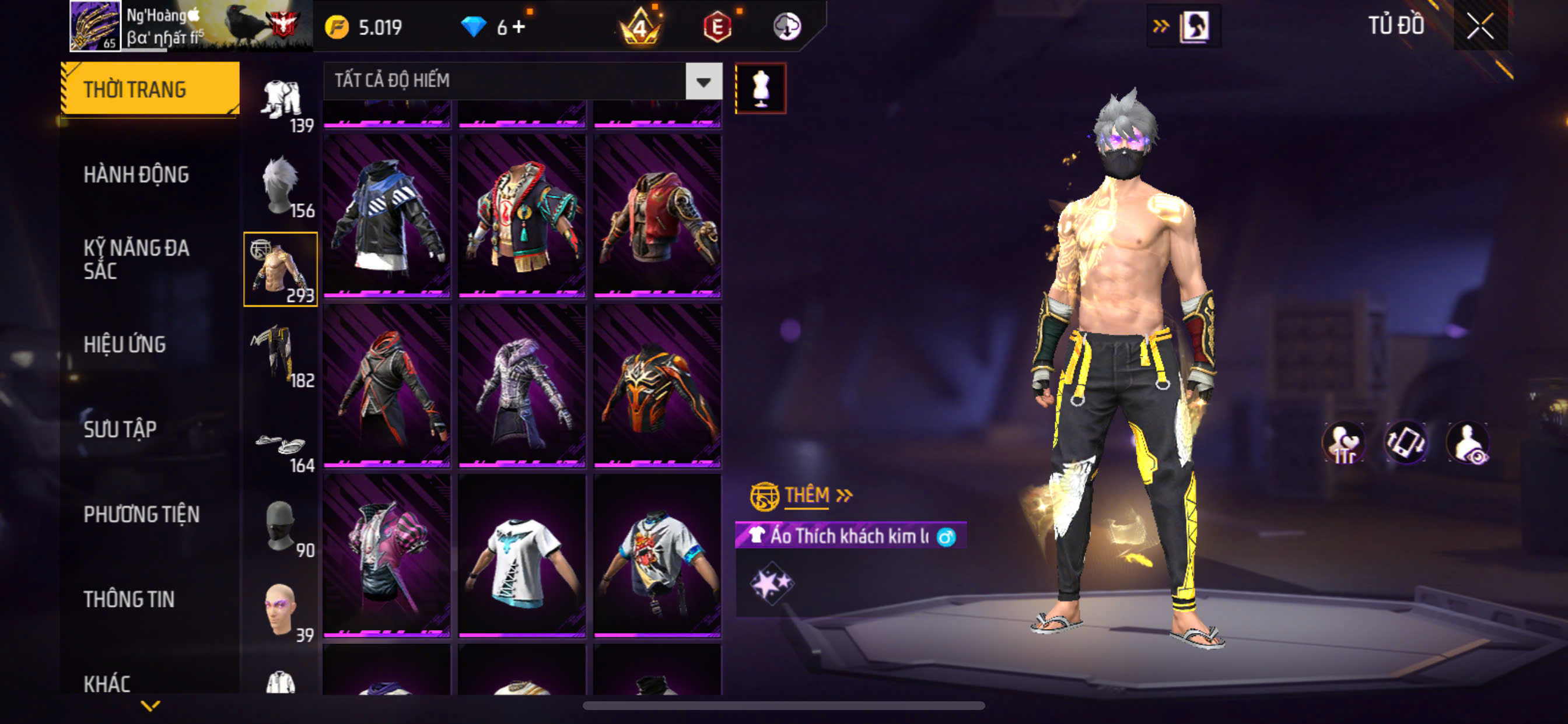Select the pink and white striped jacket

coord(387,556)
